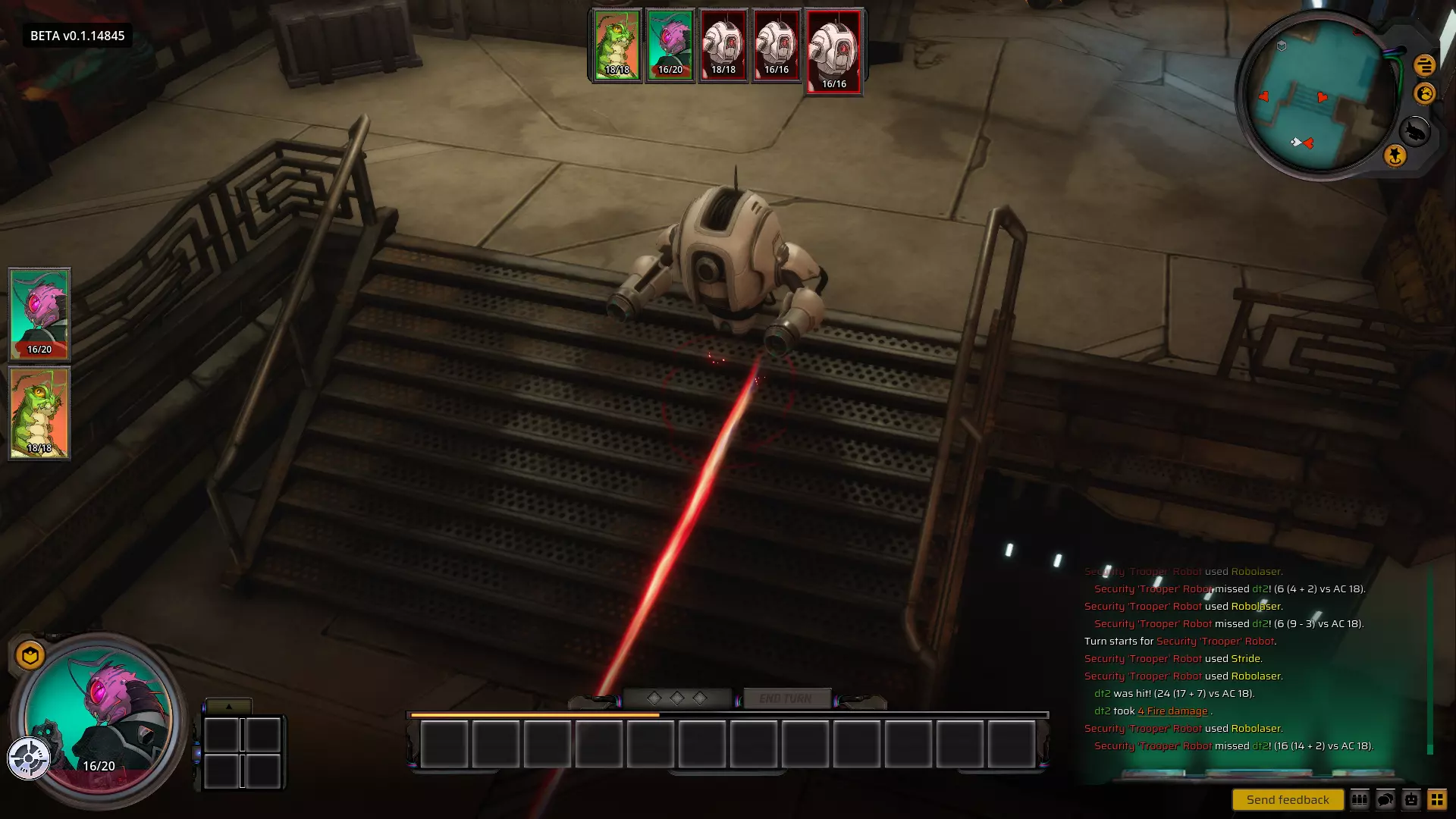Viewport: 1456px width, 819px height.
Task: Open the yellow list icon beside minimap
Action: 1424,65
